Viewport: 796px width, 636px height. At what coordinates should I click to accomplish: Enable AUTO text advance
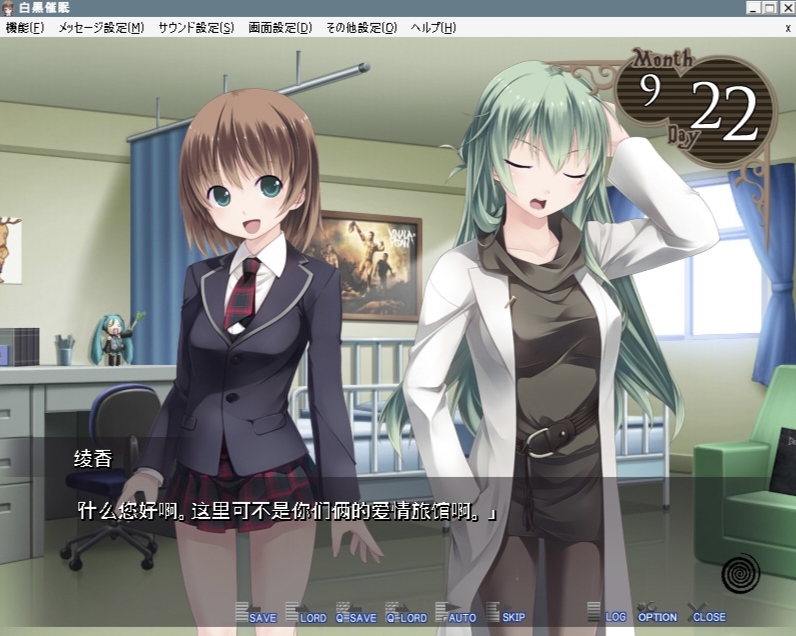457,616
